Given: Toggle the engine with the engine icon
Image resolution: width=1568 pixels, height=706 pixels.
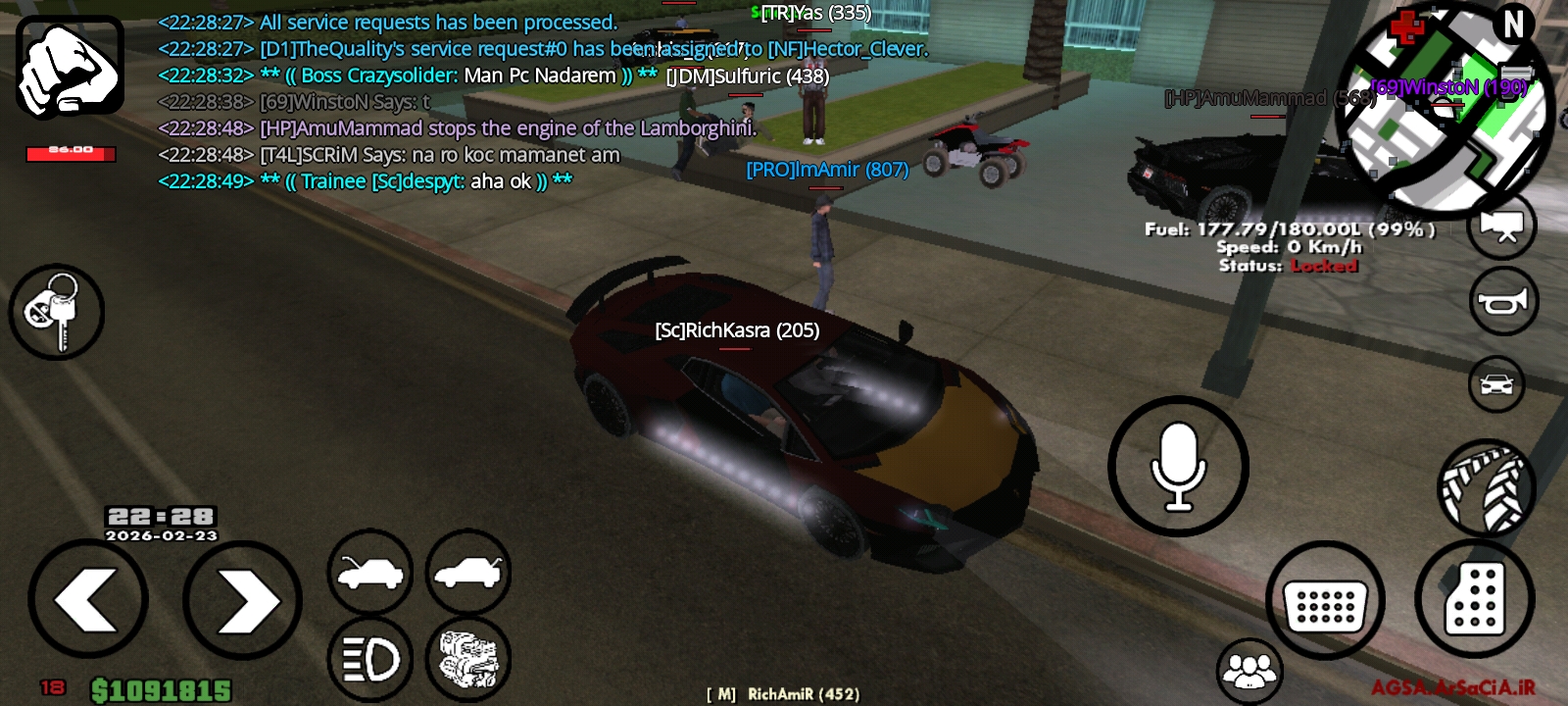Looking at the screenshot, I should 470,658.
